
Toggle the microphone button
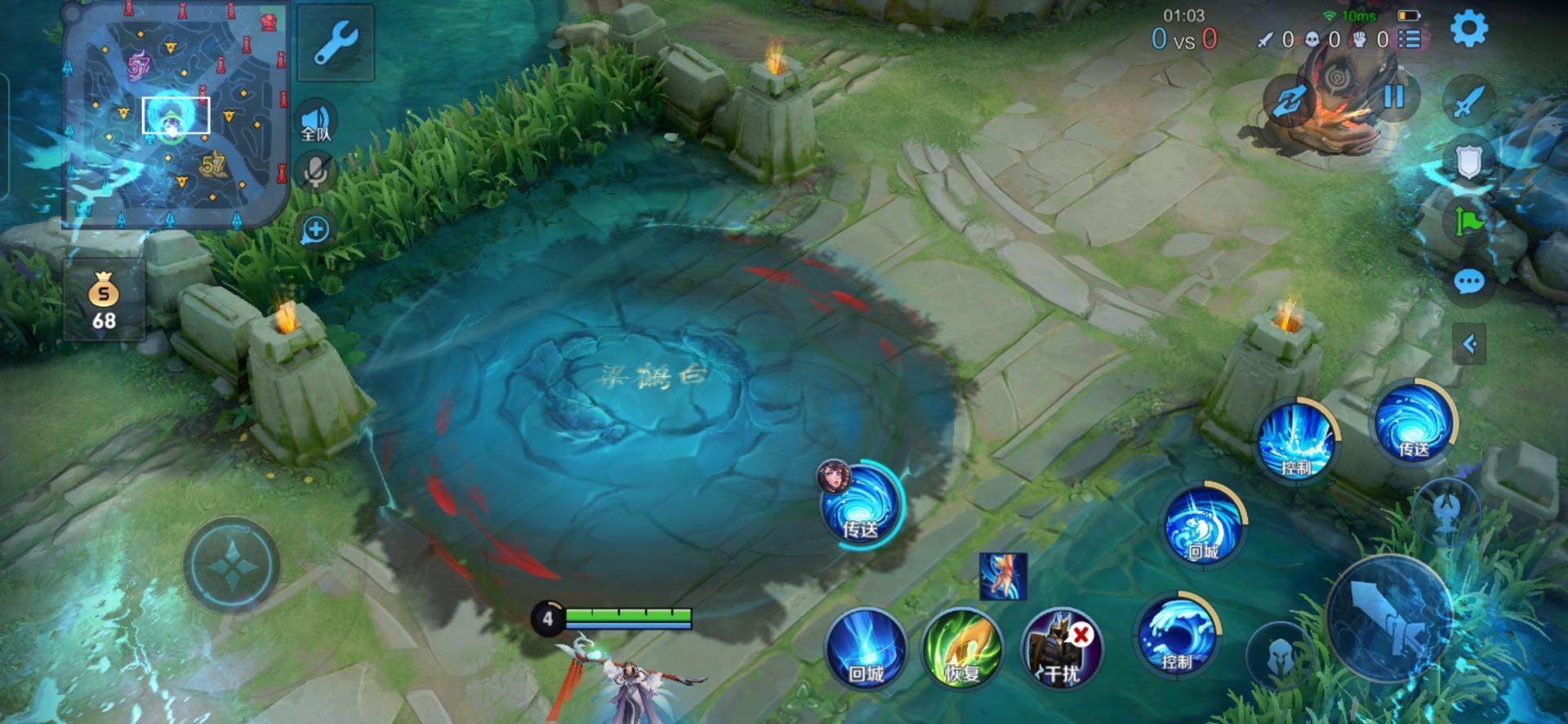coord(316,172)
